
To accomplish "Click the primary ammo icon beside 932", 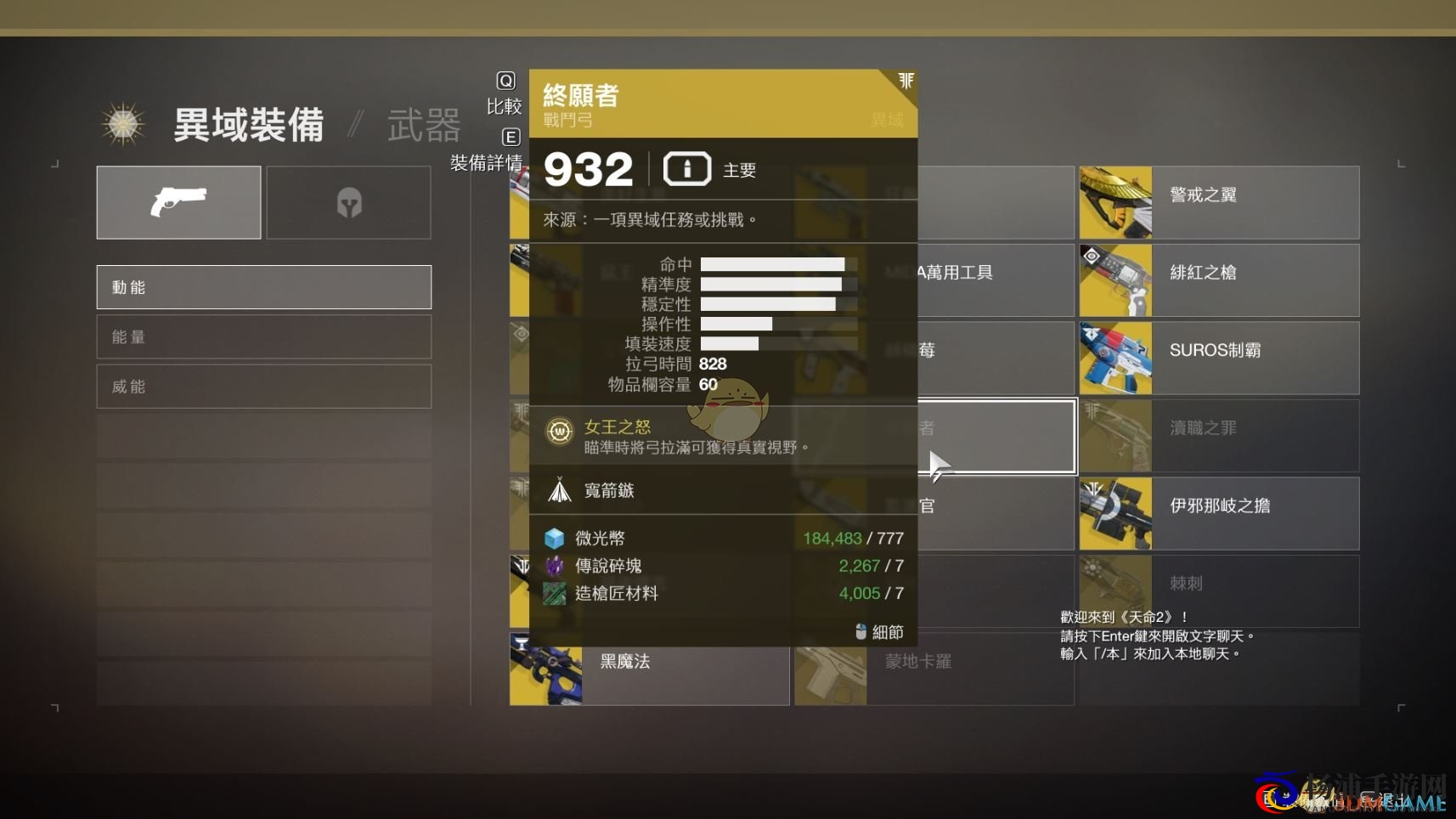I will tap(688, 168).
